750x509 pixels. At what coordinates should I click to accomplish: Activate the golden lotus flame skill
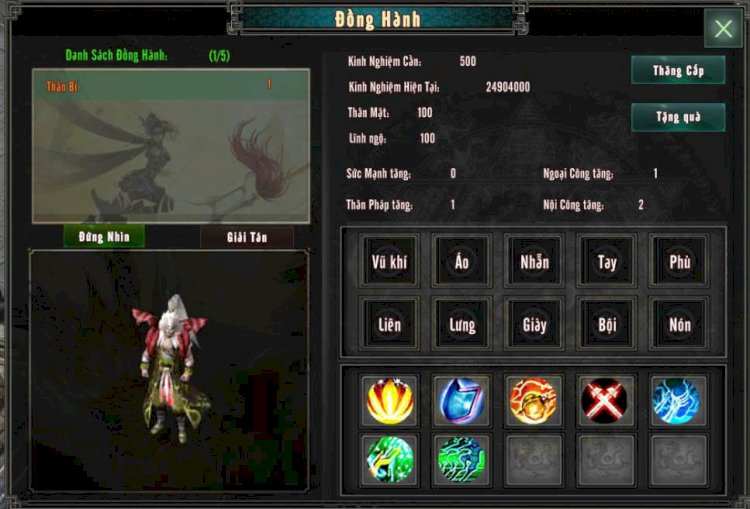389,400
